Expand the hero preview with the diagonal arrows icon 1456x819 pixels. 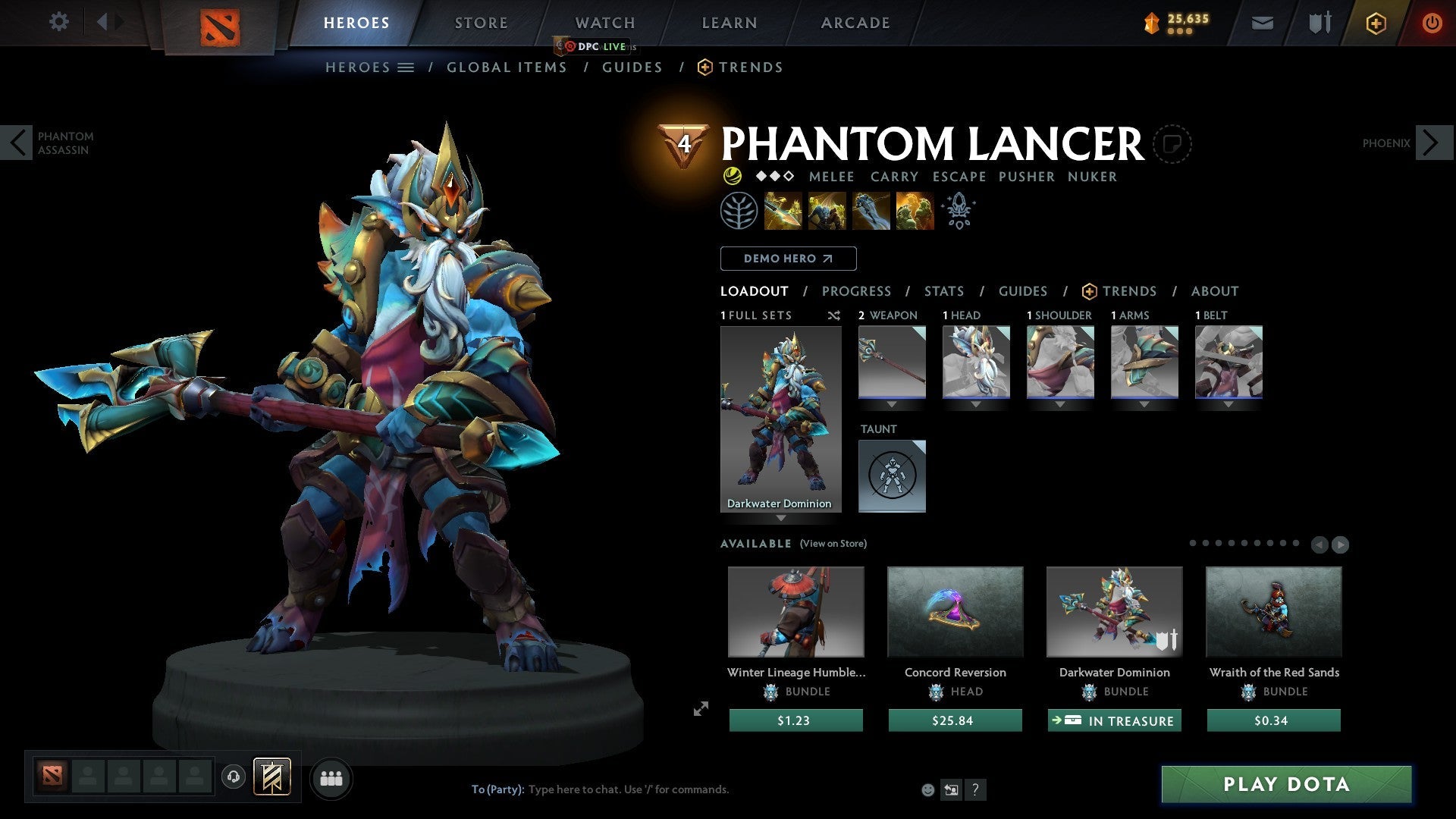[700, 710]
